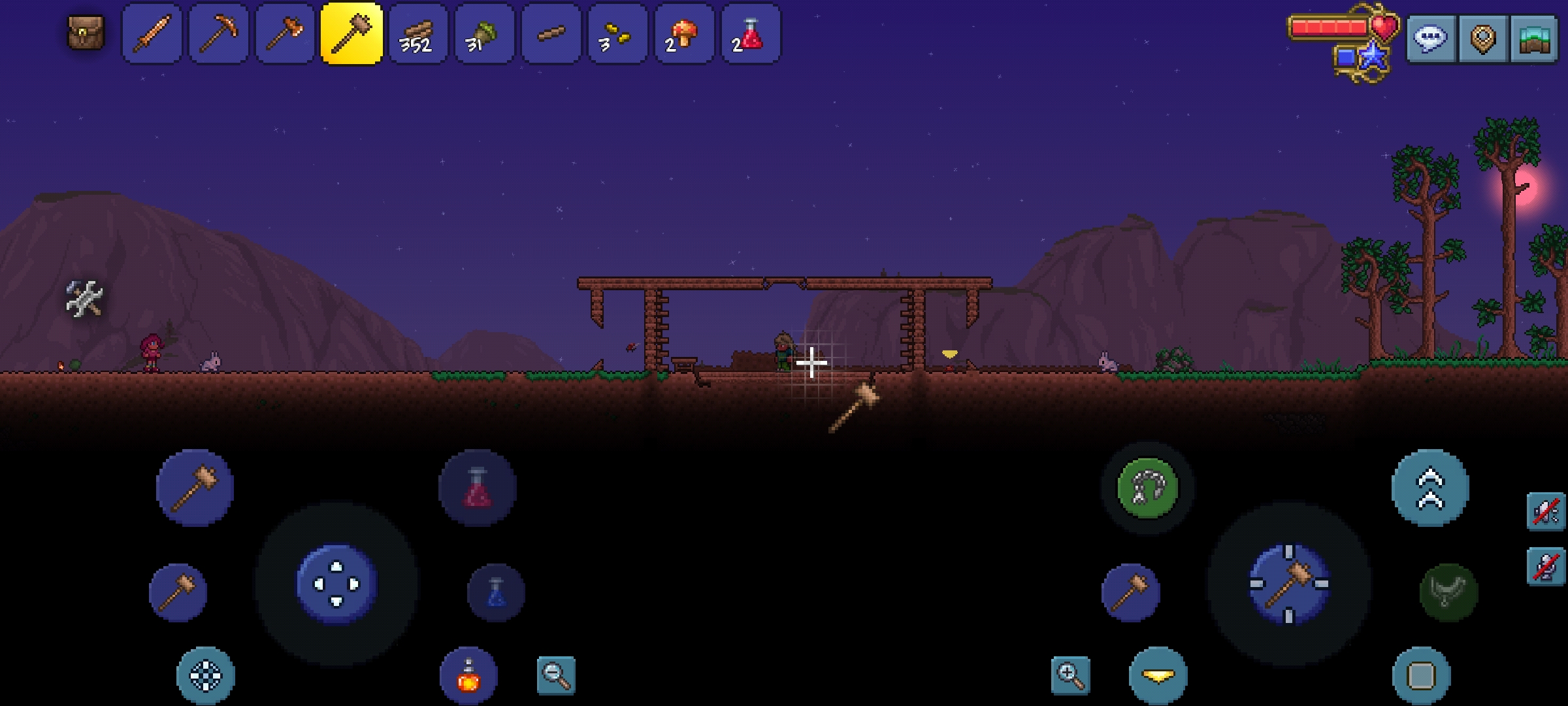Select the copper pickaxe hotbar slot
The image size is (1568, 706).
[219, 34]
